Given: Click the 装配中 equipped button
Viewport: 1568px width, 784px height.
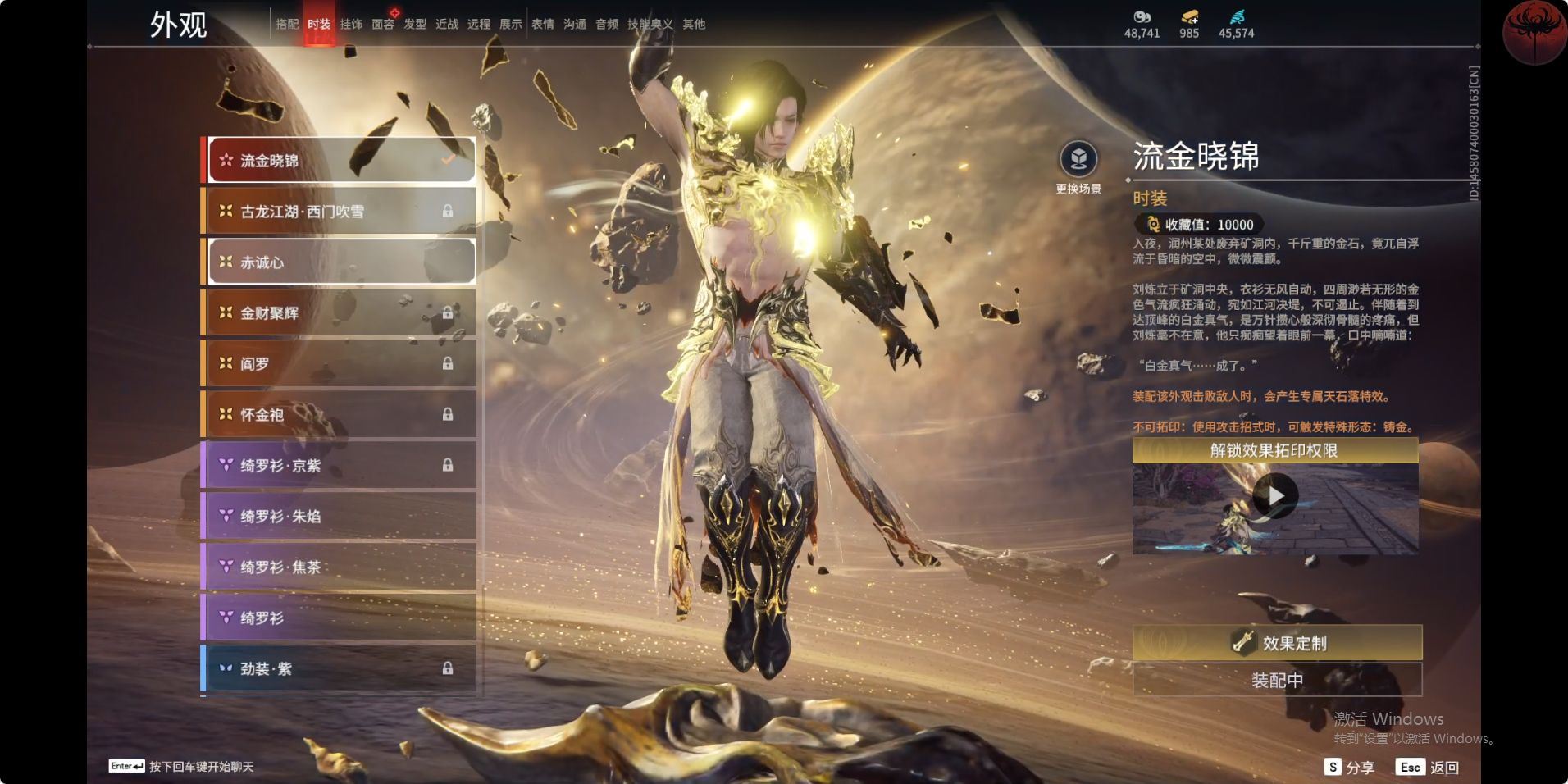Looking at the screenshot, I should 1277,680.
